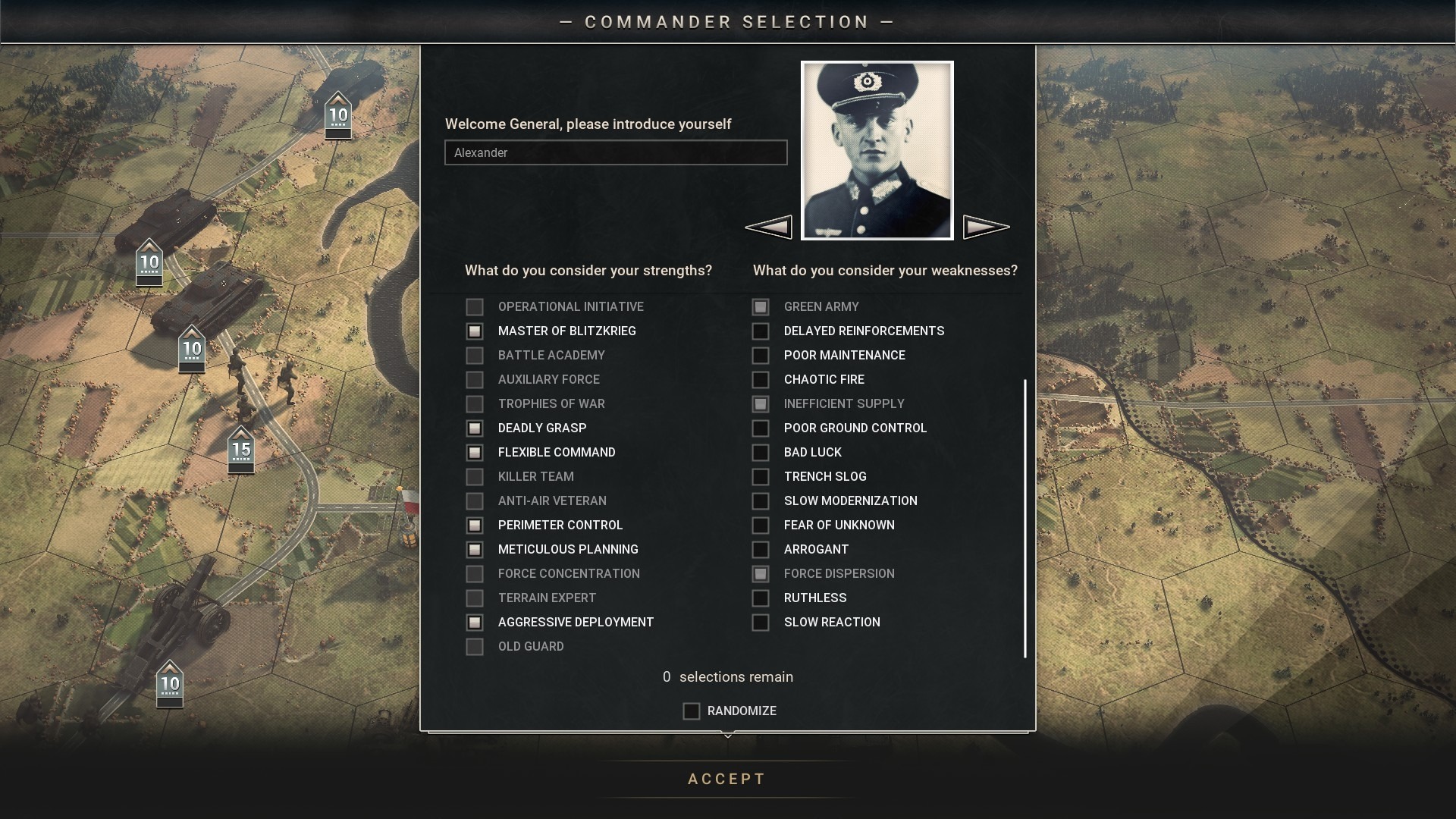This screenshot has height=819, width=1456.
Task: Select Slow Modernization weakness
Action: tap(760, 501)
